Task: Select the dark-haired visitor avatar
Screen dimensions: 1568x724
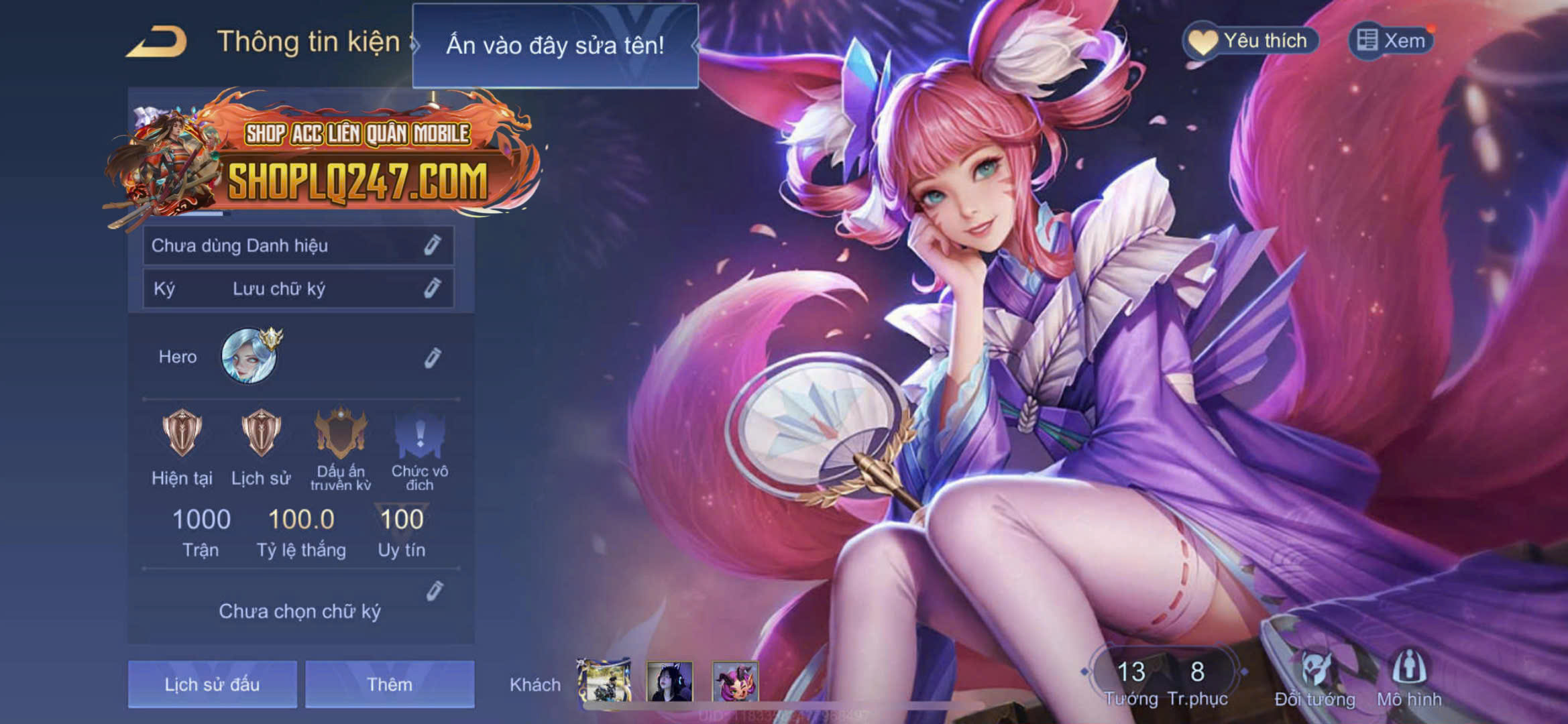Action: pyautogui.click(x=669, y=681)
